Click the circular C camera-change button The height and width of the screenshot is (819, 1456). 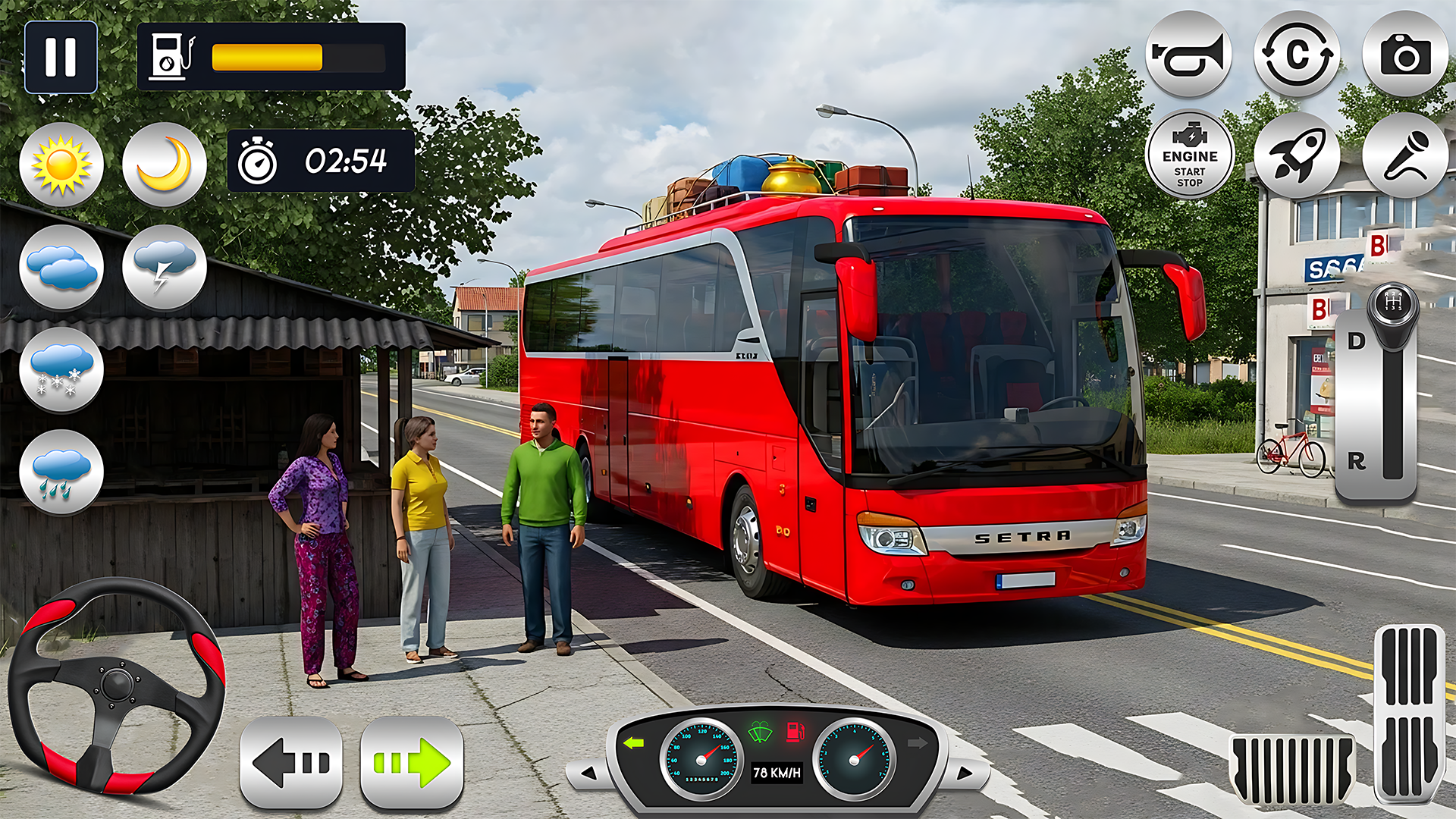[x=1297, y=55]
